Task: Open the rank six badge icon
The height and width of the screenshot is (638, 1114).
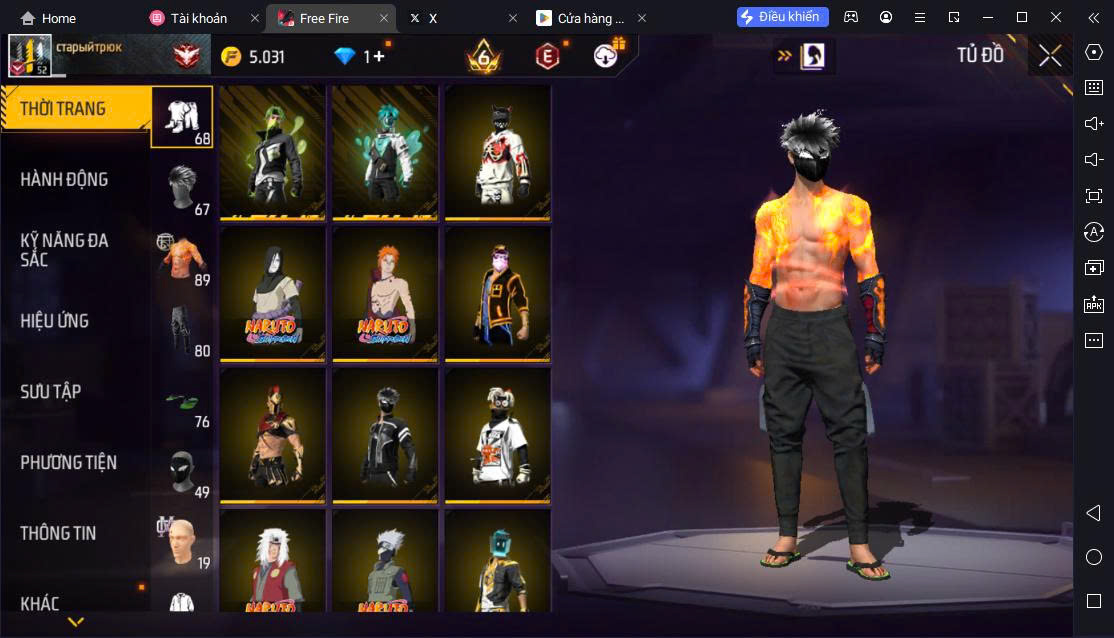Action: (x=484, y=57)
